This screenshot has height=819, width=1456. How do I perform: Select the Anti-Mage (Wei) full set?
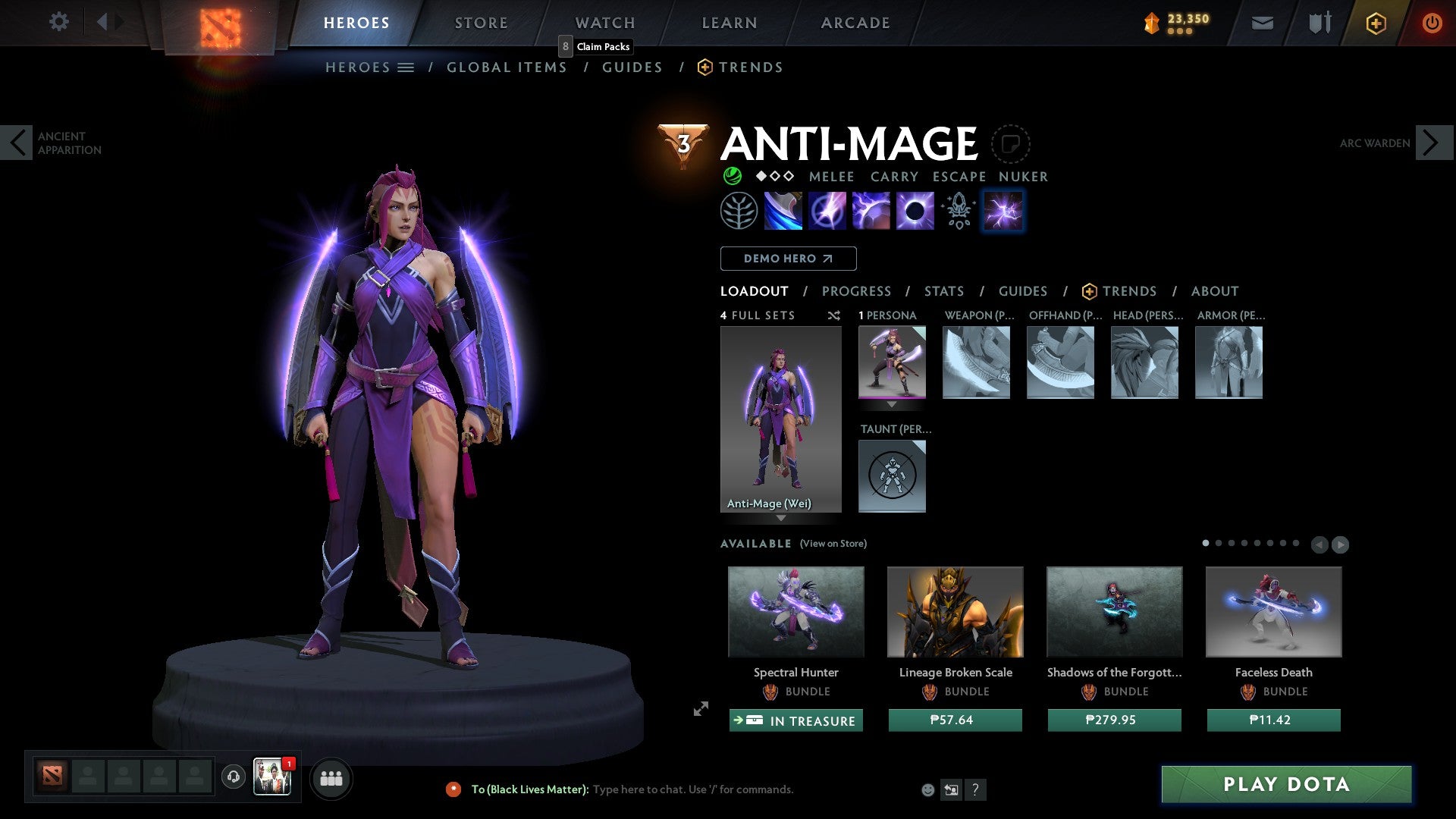pyautogui.click(x=780, y=419)
